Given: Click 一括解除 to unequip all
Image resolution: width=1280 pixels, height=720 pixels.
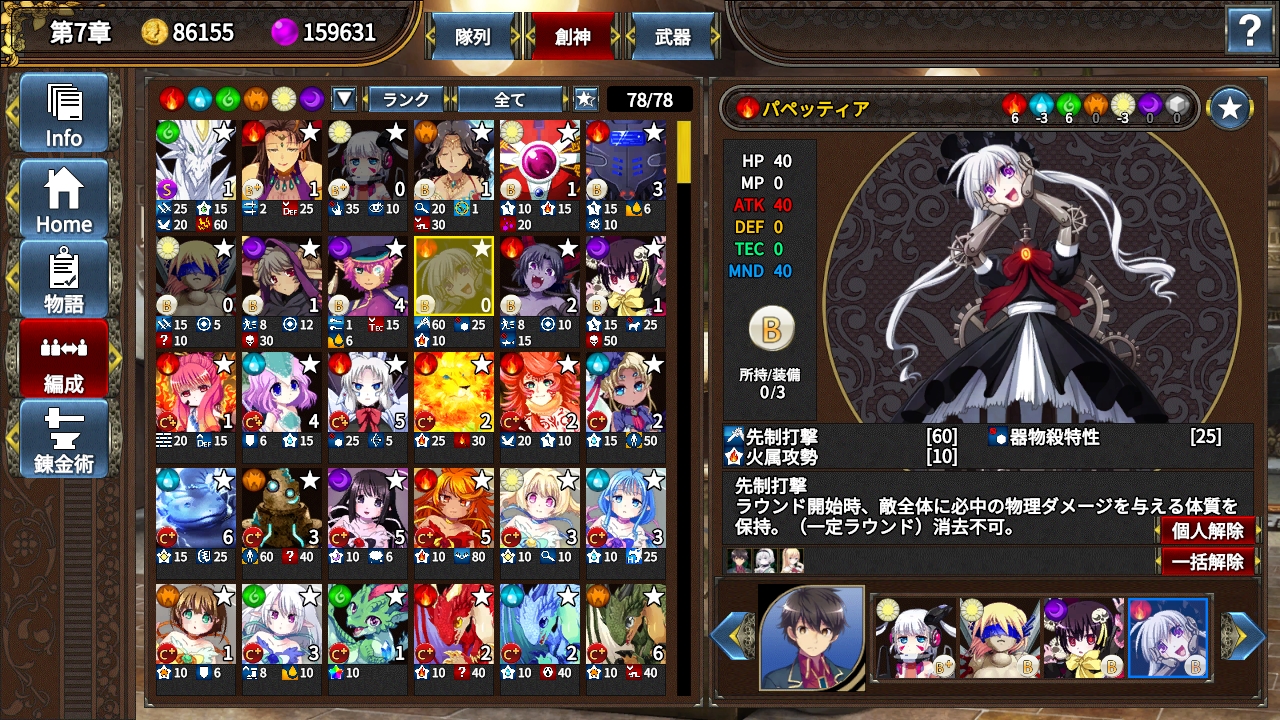Looking at the screenshot, I should (x=1207, y=562).
